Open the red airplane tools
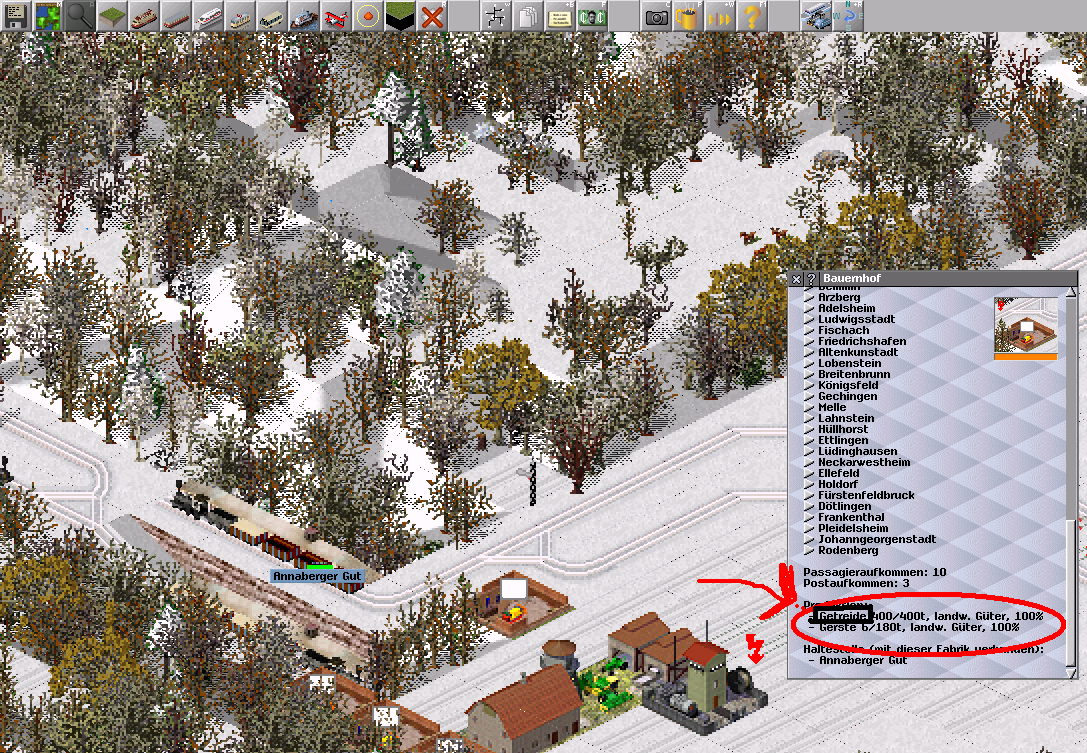This screenshot has width=1087, height=753. tap(336, 16)
